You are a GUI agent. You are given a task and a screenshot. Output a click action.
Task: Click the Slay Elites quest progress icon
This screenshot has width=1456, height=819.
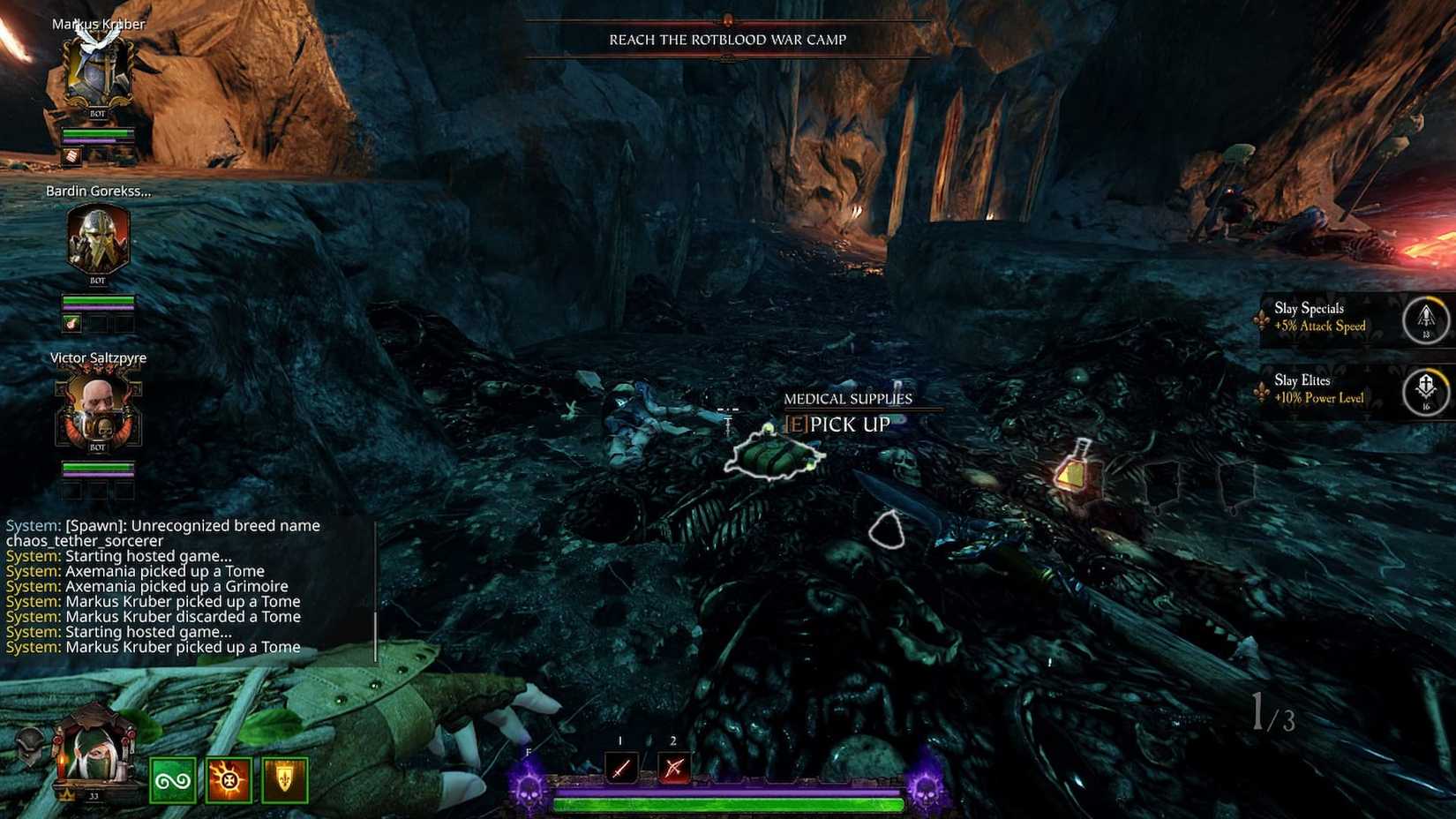1426,391
